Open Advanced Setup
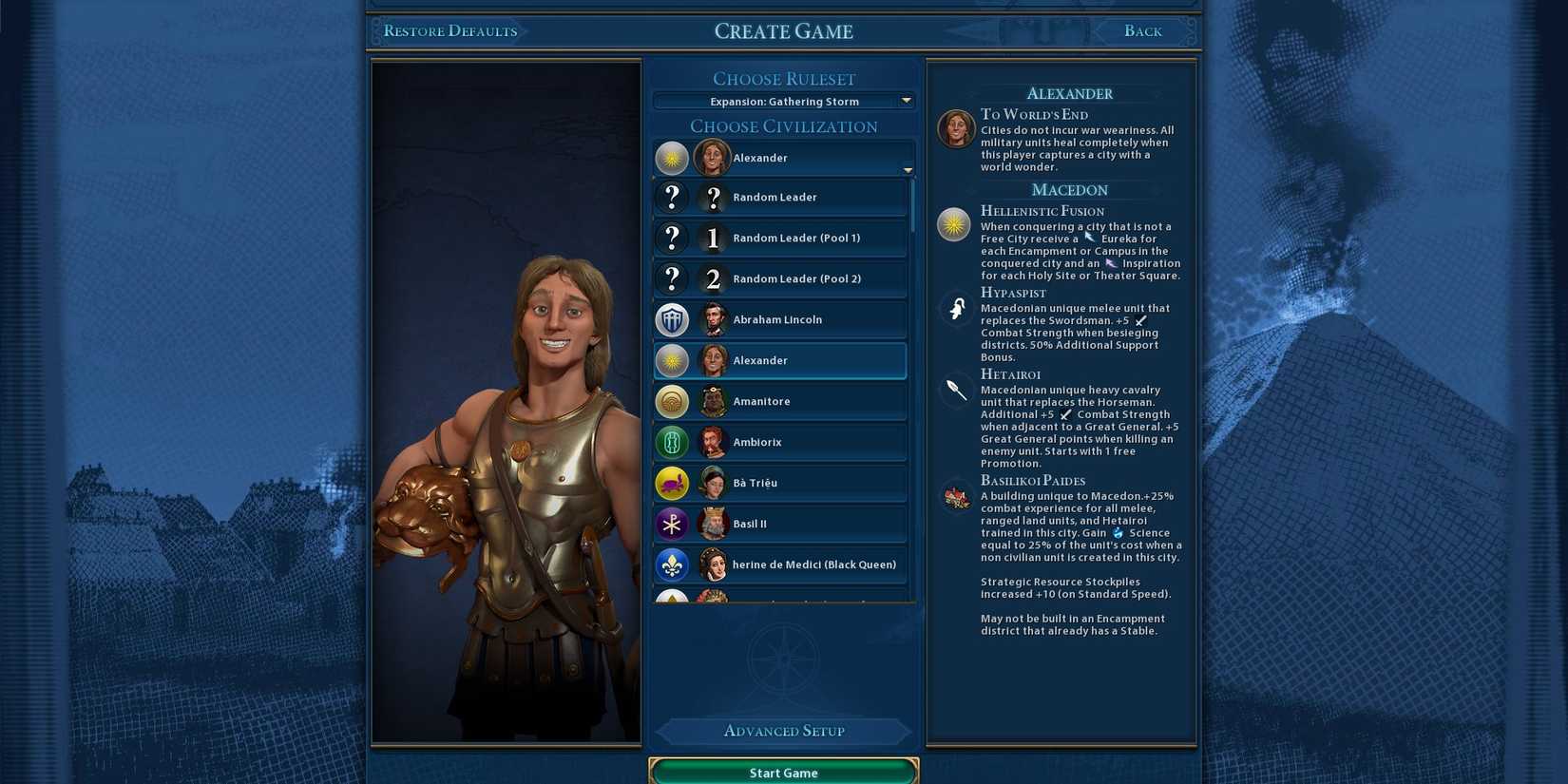Screen dimensions: 1568x784 [x=783, y=731]
